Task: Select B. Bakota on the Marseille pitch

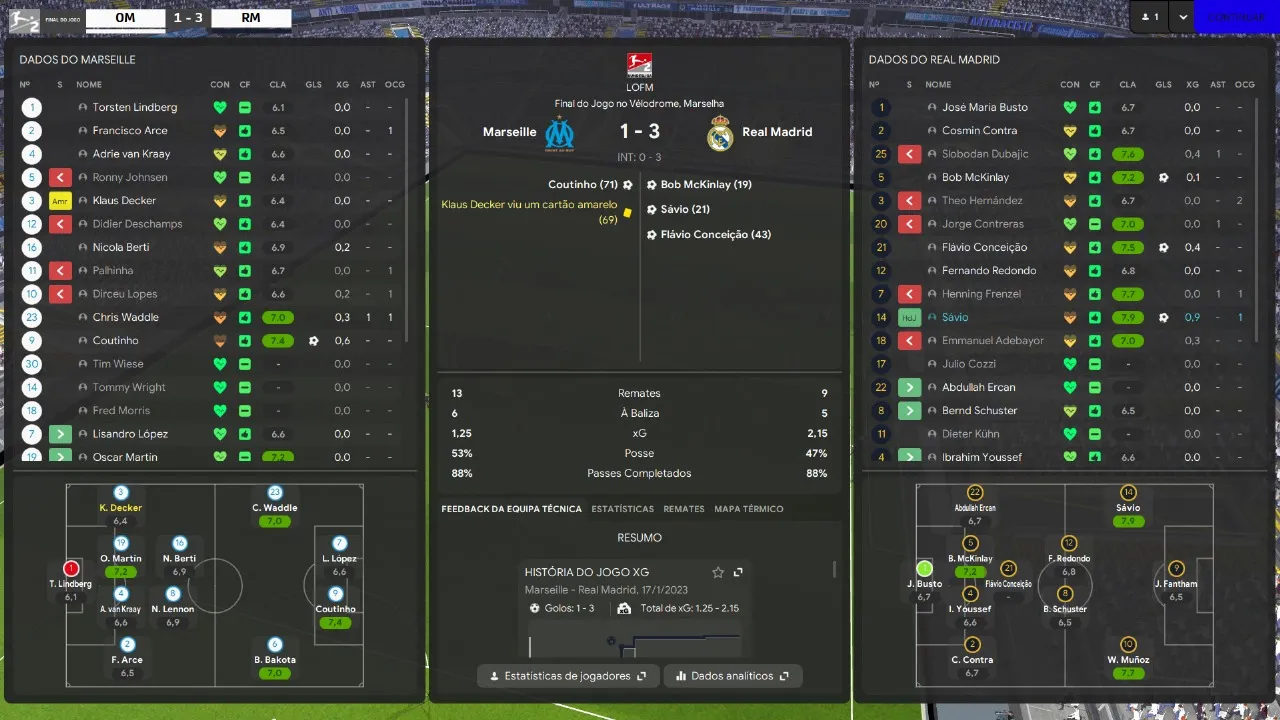Action: (x=275, y=651)
